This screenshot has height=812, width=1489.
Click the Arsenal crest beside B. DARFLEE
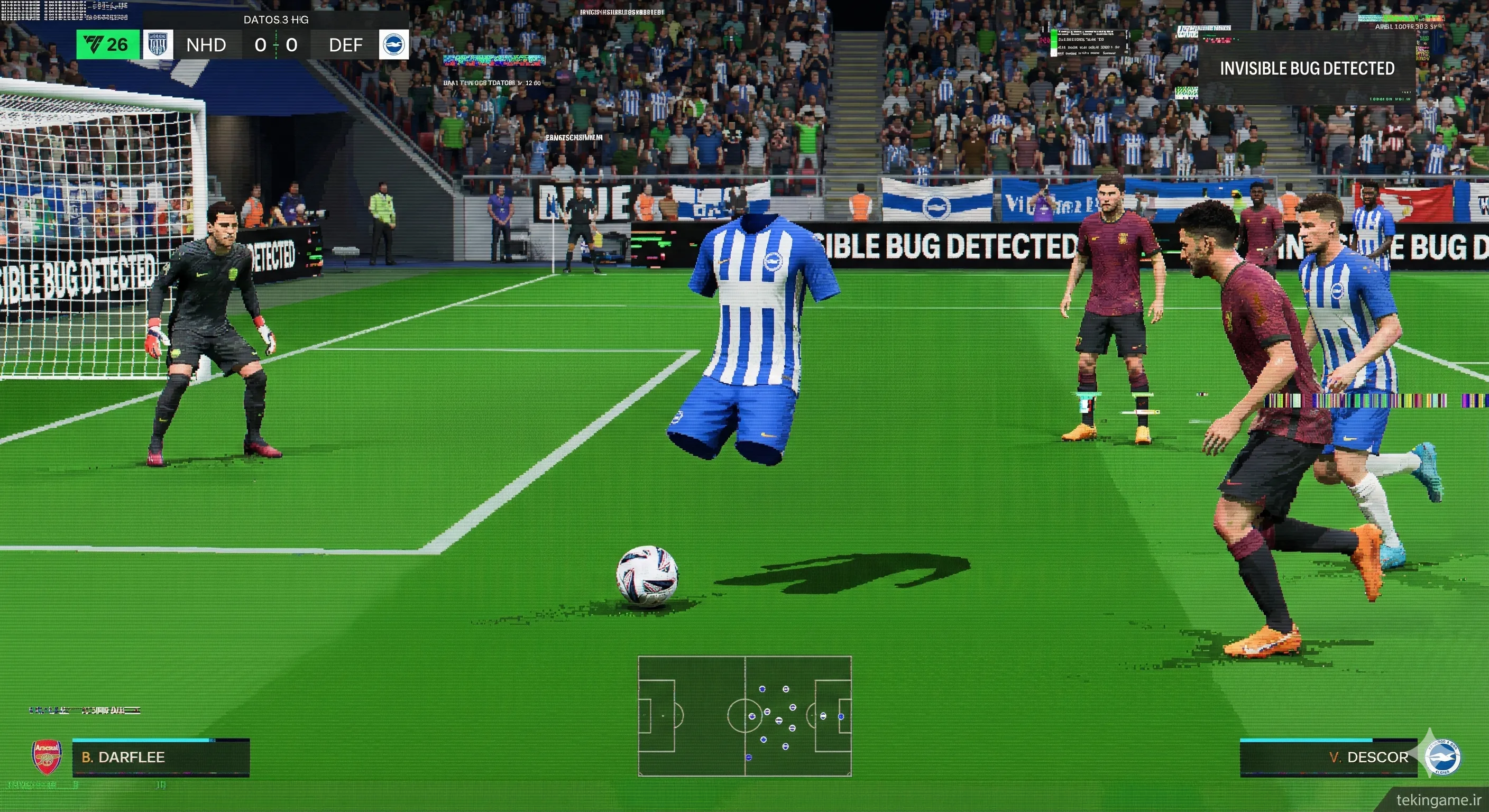(47, 756)
